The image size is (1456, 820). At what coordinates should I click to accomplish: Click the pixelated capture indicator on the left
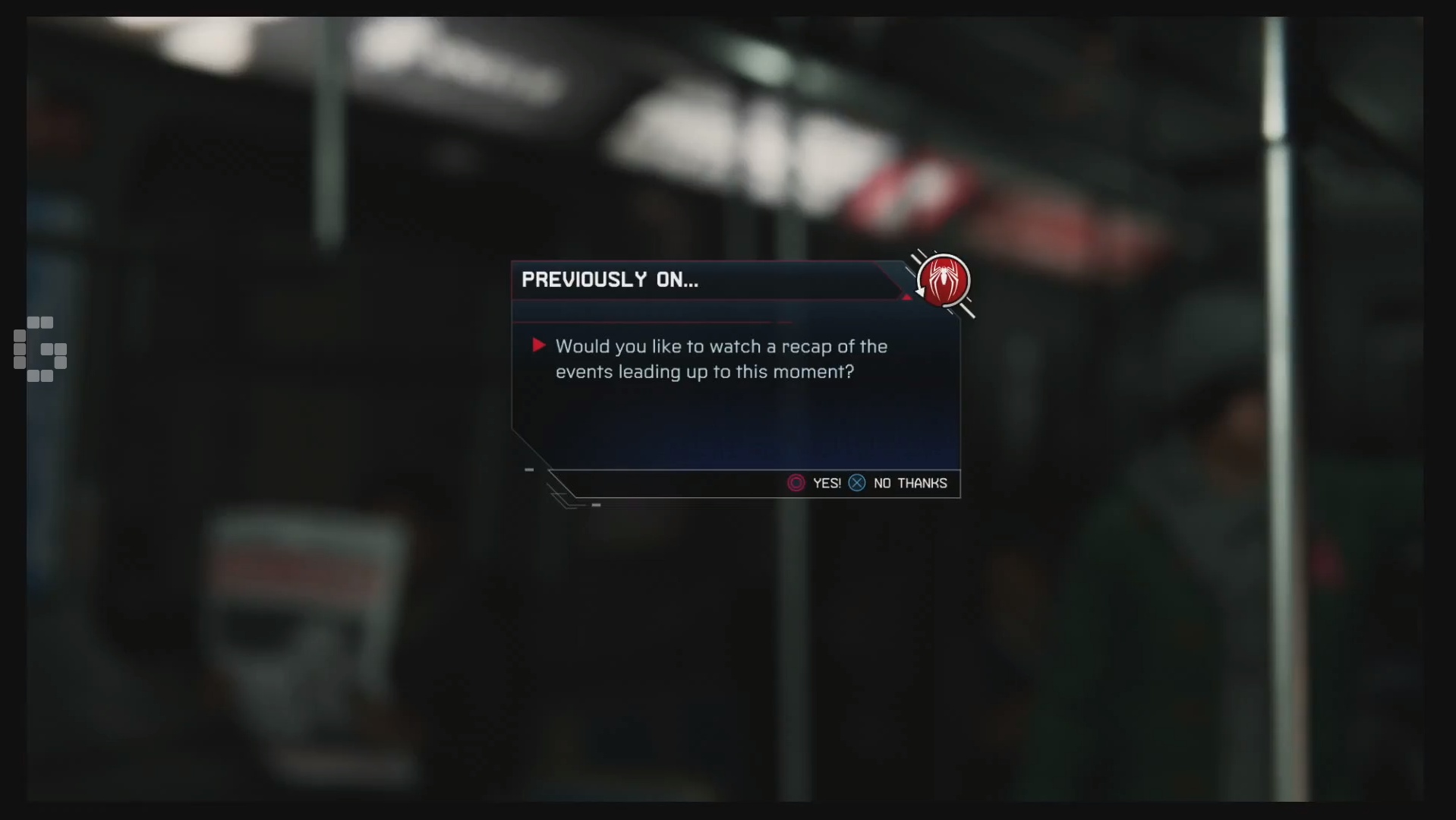[x=39, y=350]
